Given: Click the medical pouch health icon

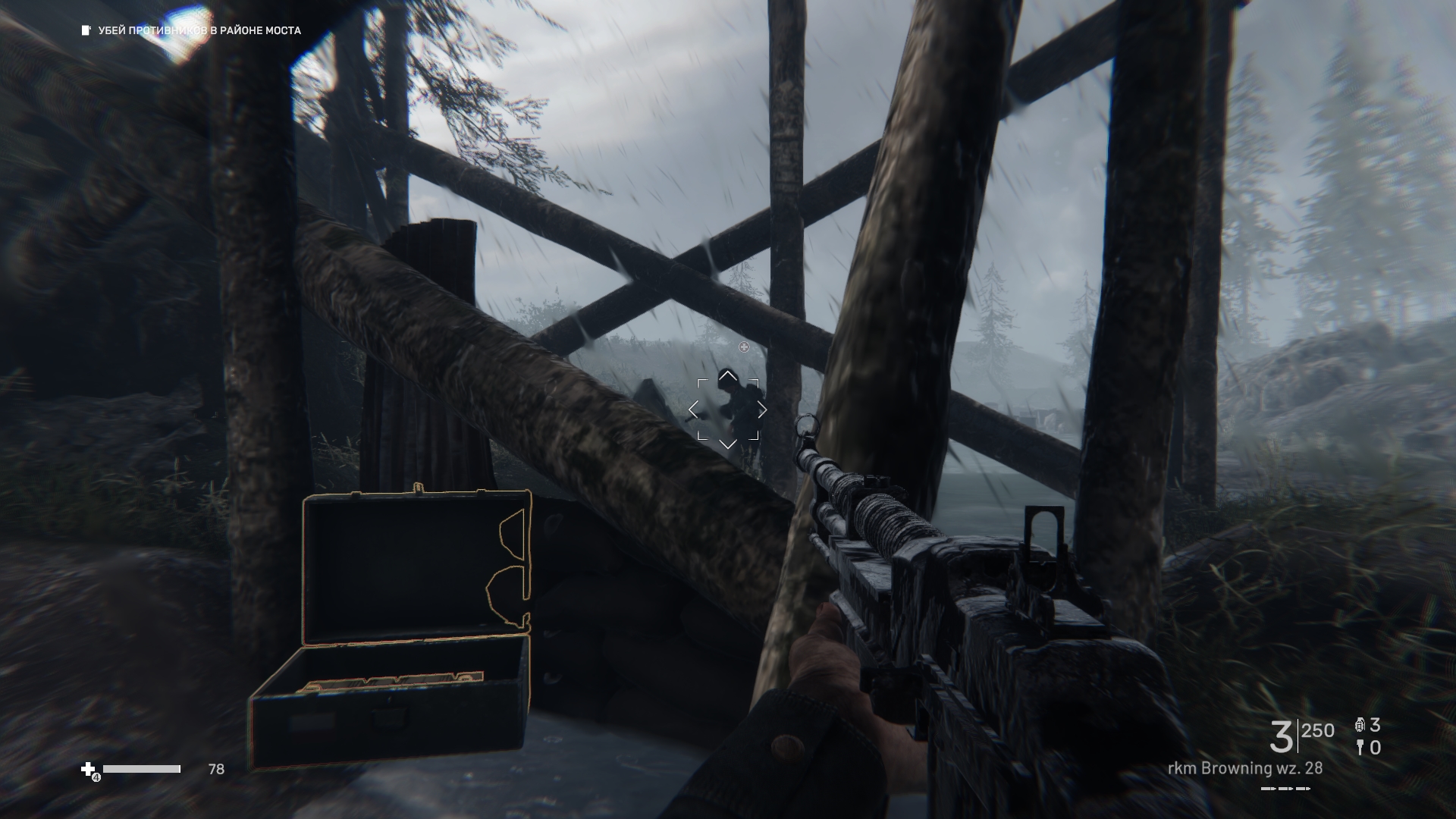Looking at the screenshot, I should (89, 770).
